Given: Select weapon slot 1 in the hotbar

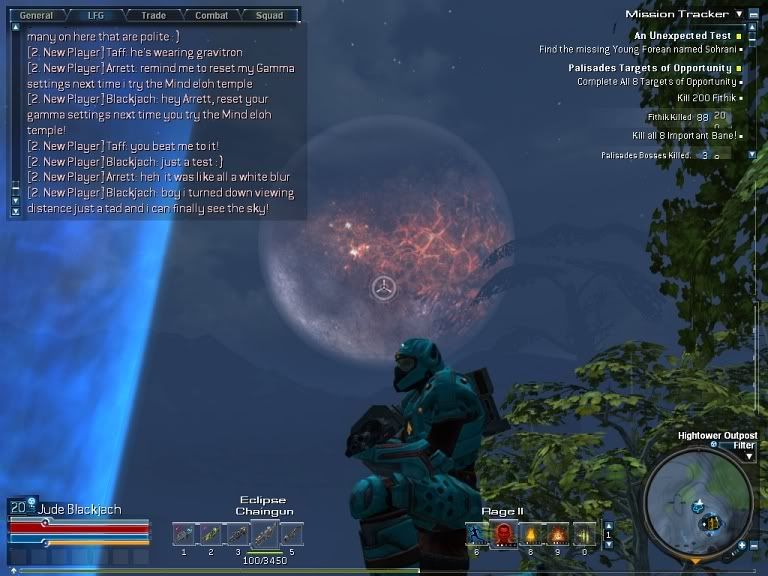Looking at the screenshot, I should [183, 534].
